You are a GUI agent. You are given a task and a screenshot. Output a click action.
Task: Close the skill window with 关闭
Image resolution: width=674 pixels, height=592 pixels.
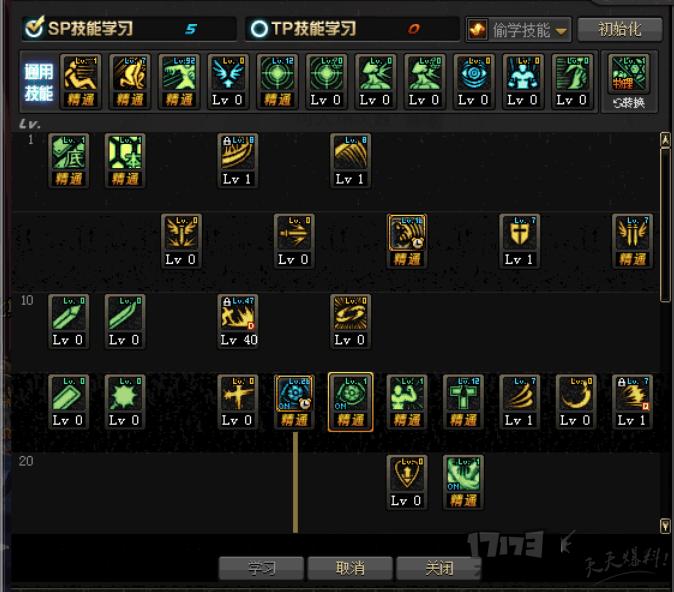click(438, 568)
